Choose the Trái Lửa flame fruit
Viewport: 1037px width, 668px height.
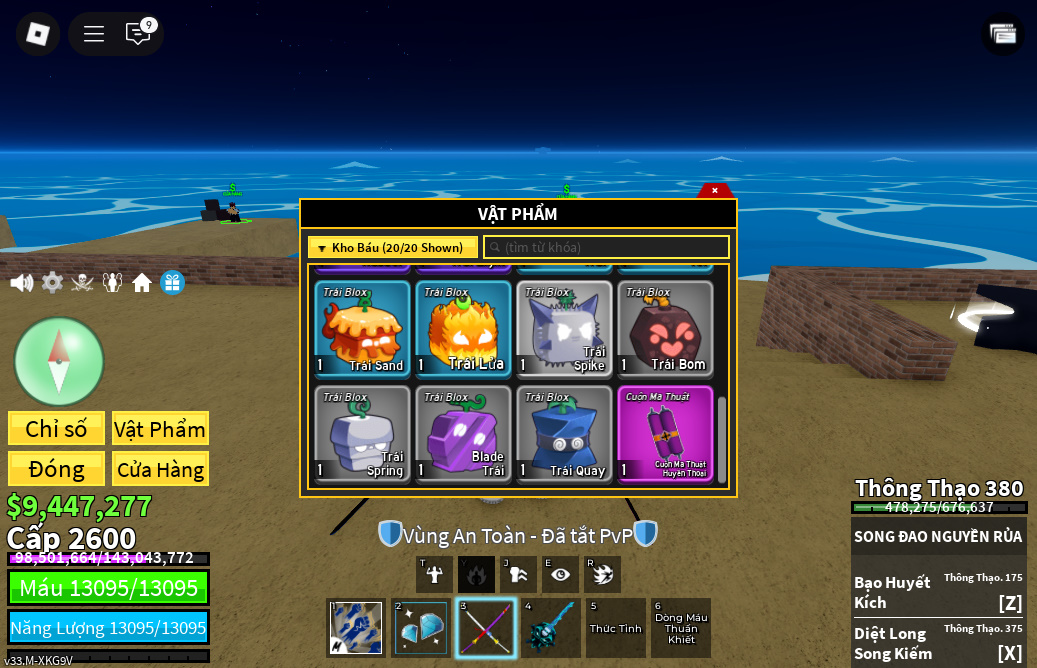463,328
